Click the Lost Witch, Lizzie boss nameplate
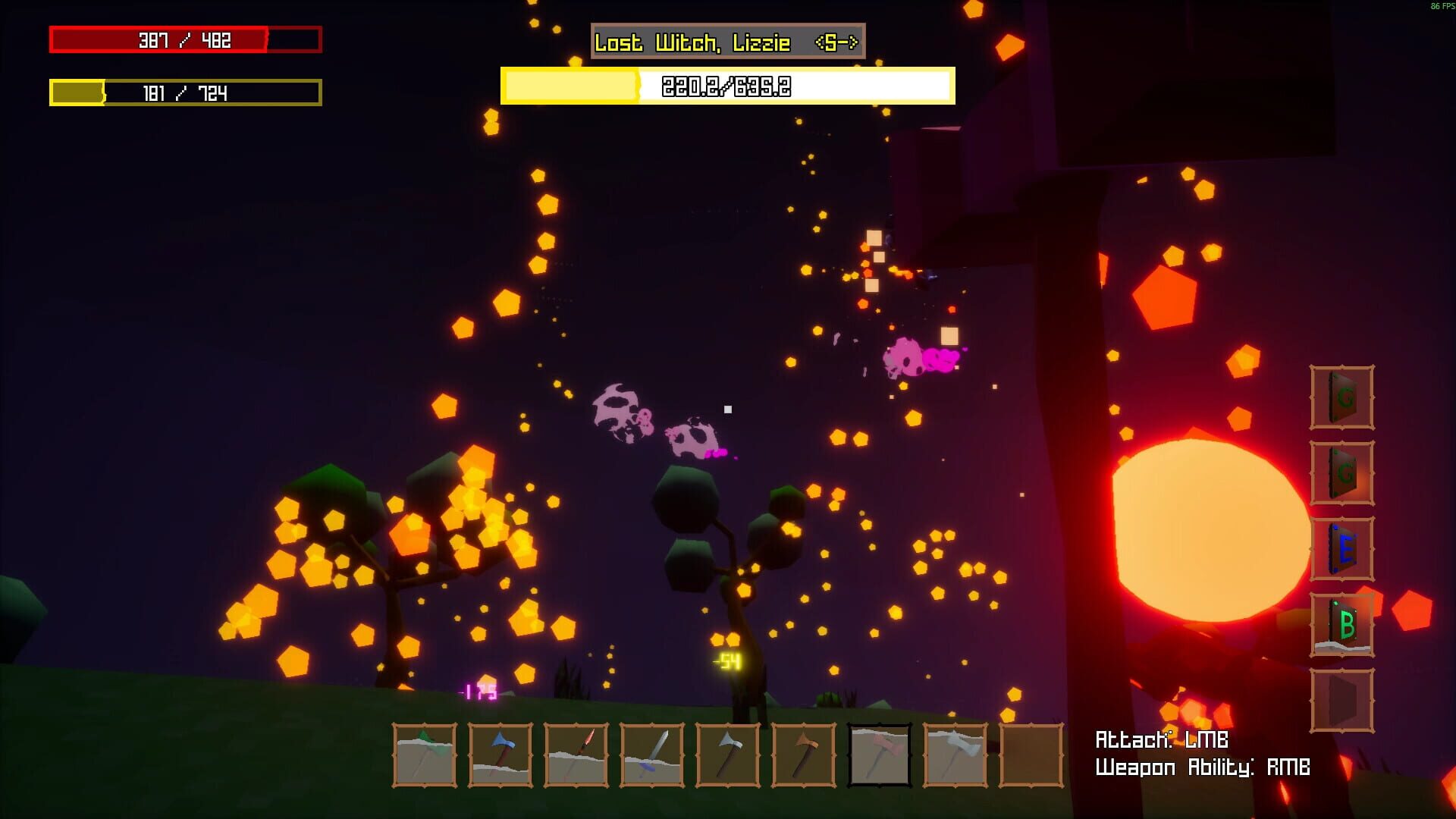The image size is (1456, 819). (x=726, y=43)
